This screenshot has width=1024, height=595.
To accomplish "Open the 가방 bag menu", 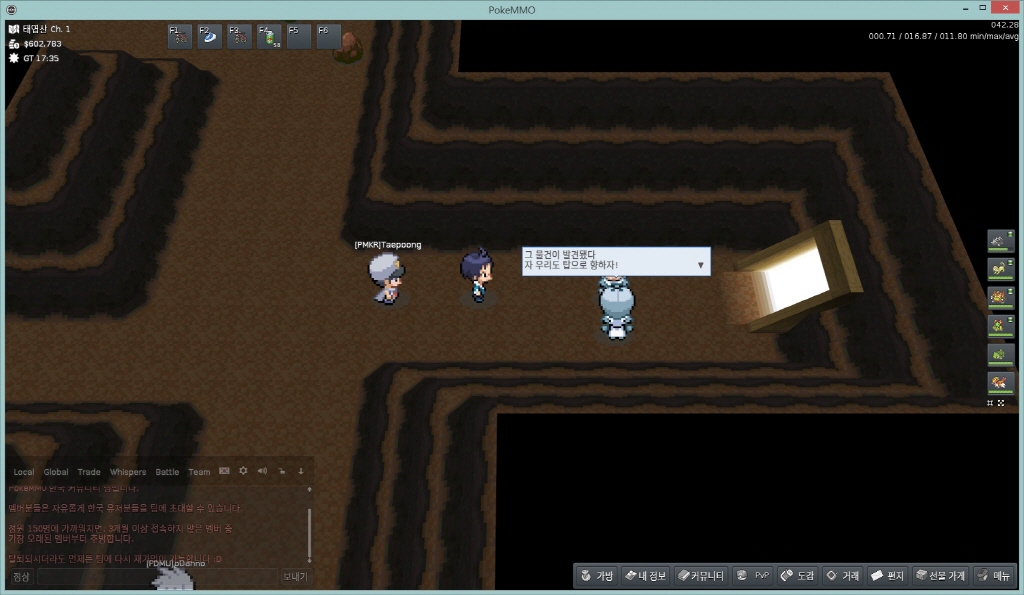I will (596, 576).
